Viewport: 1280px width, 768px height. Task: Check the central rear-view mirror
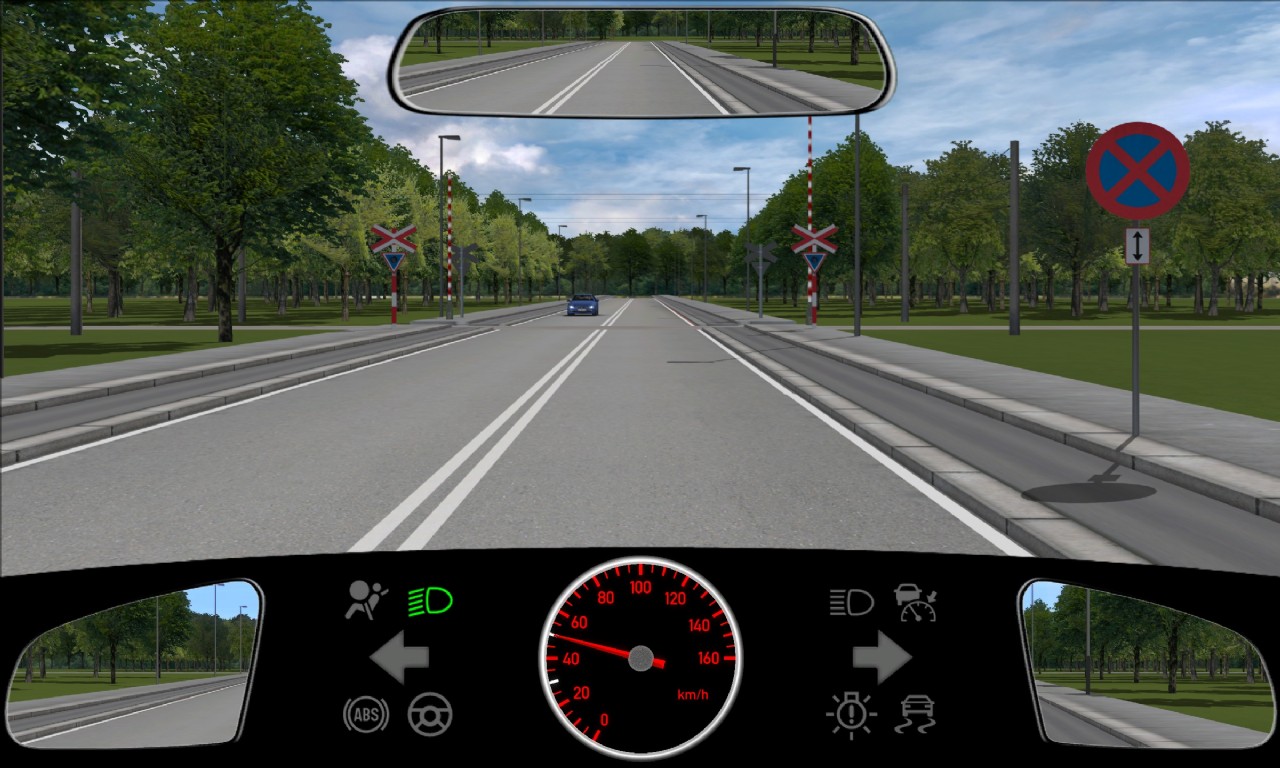[x=641, y=62]
